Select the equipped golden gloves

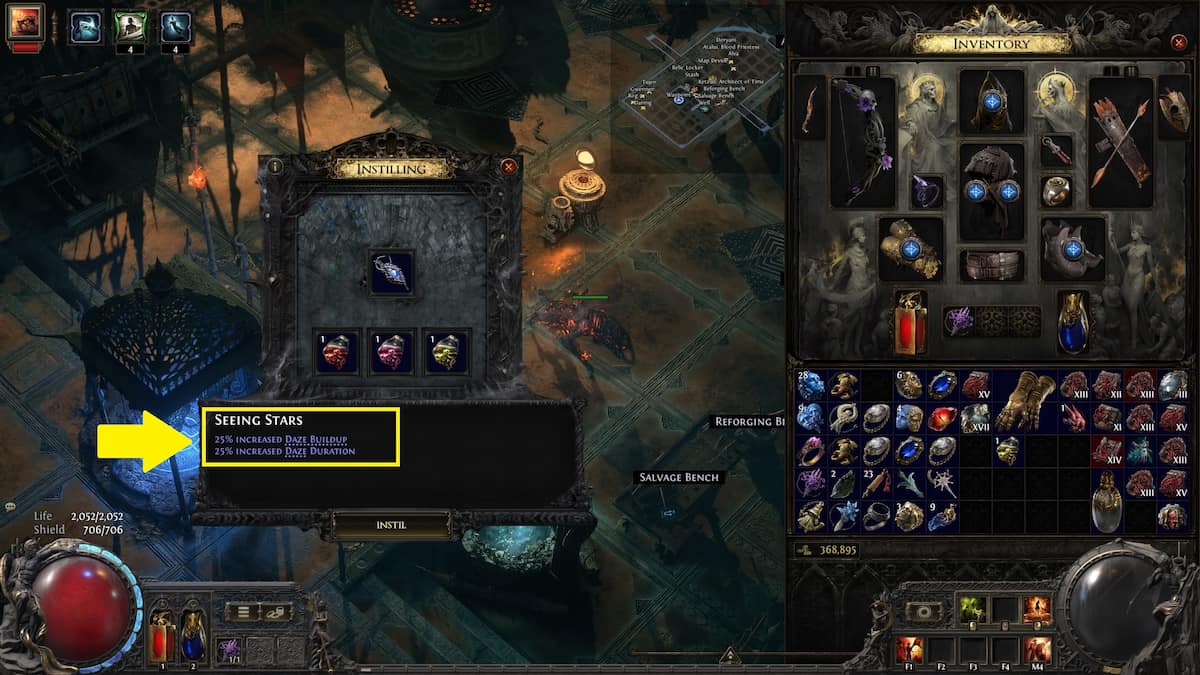(x=910, y=248)
